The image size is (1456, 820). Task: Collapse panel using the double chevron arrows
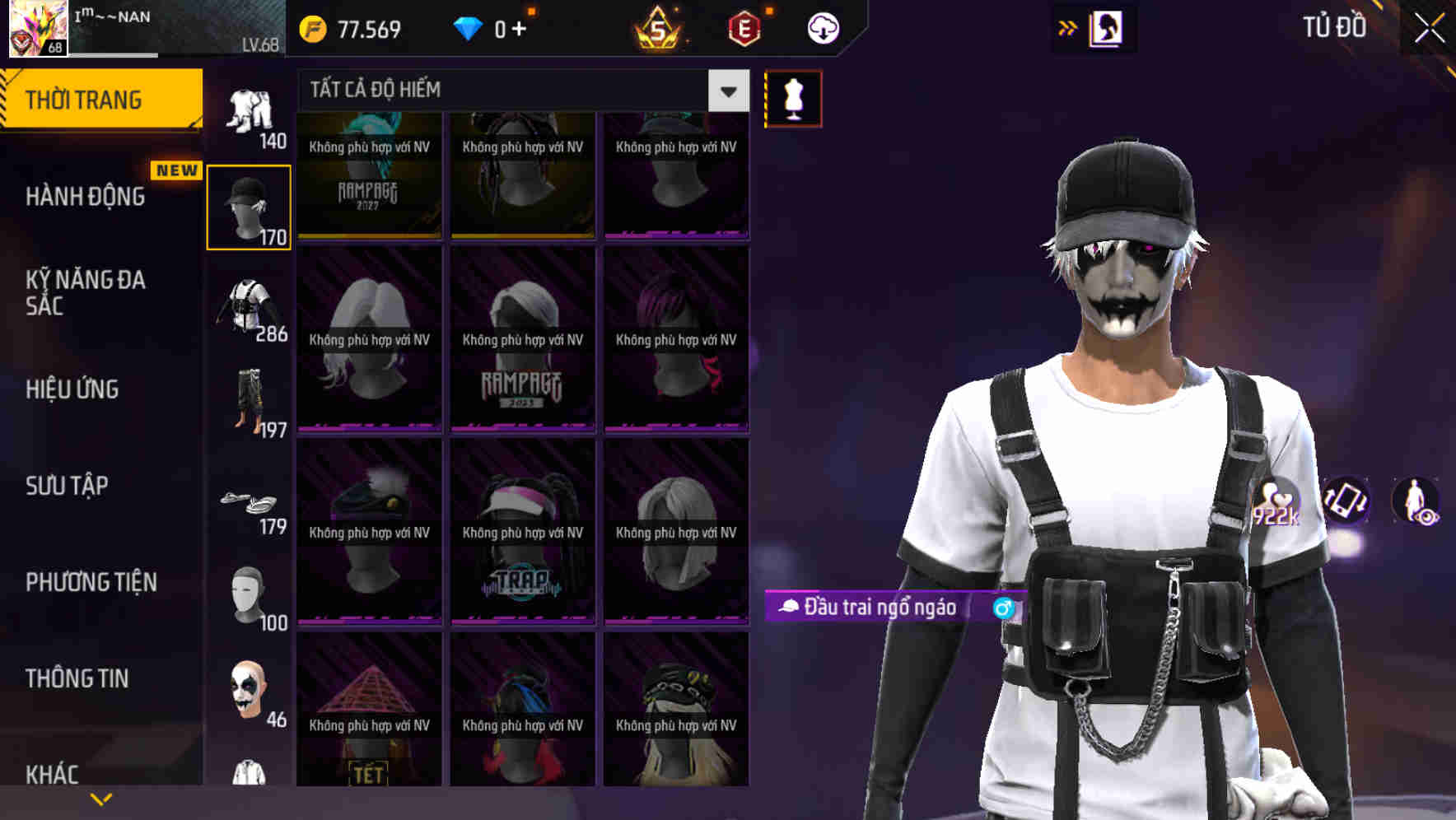(1066, 27)
